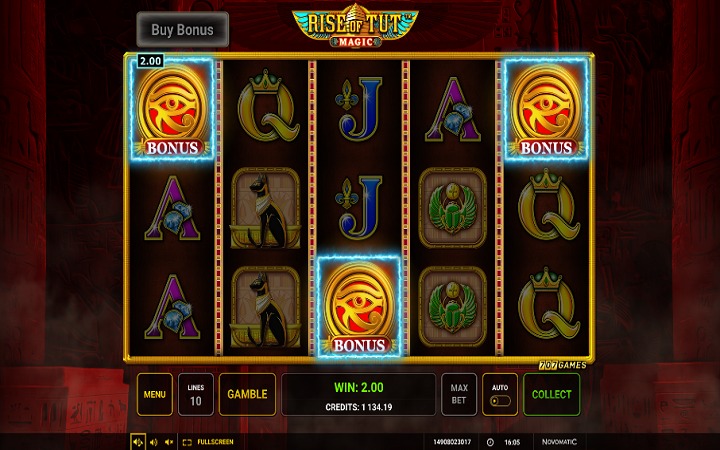
Task: Set the Max Bet
Action: pos(459,394)
